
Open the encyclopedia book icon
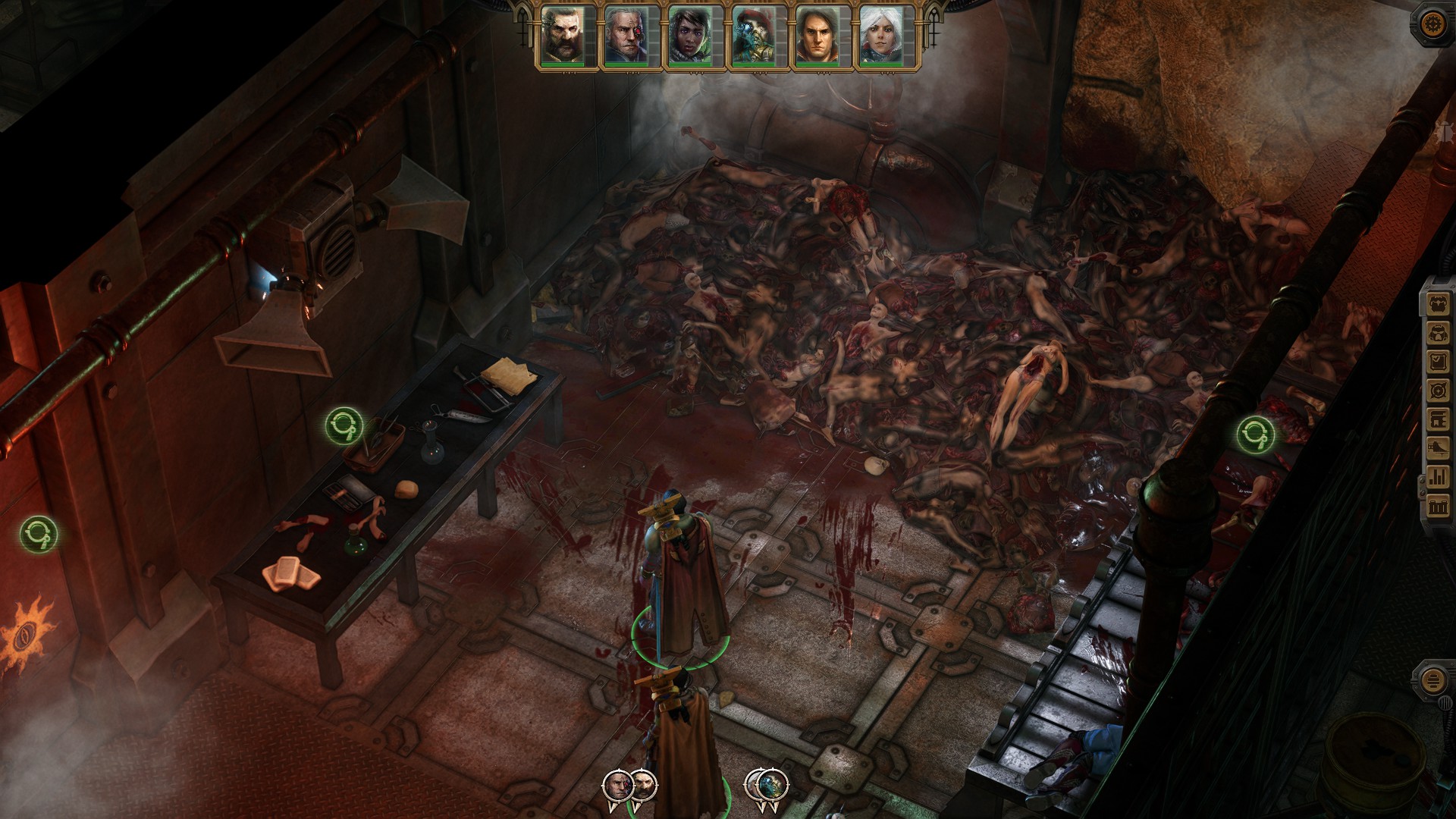pos(1439,419)
